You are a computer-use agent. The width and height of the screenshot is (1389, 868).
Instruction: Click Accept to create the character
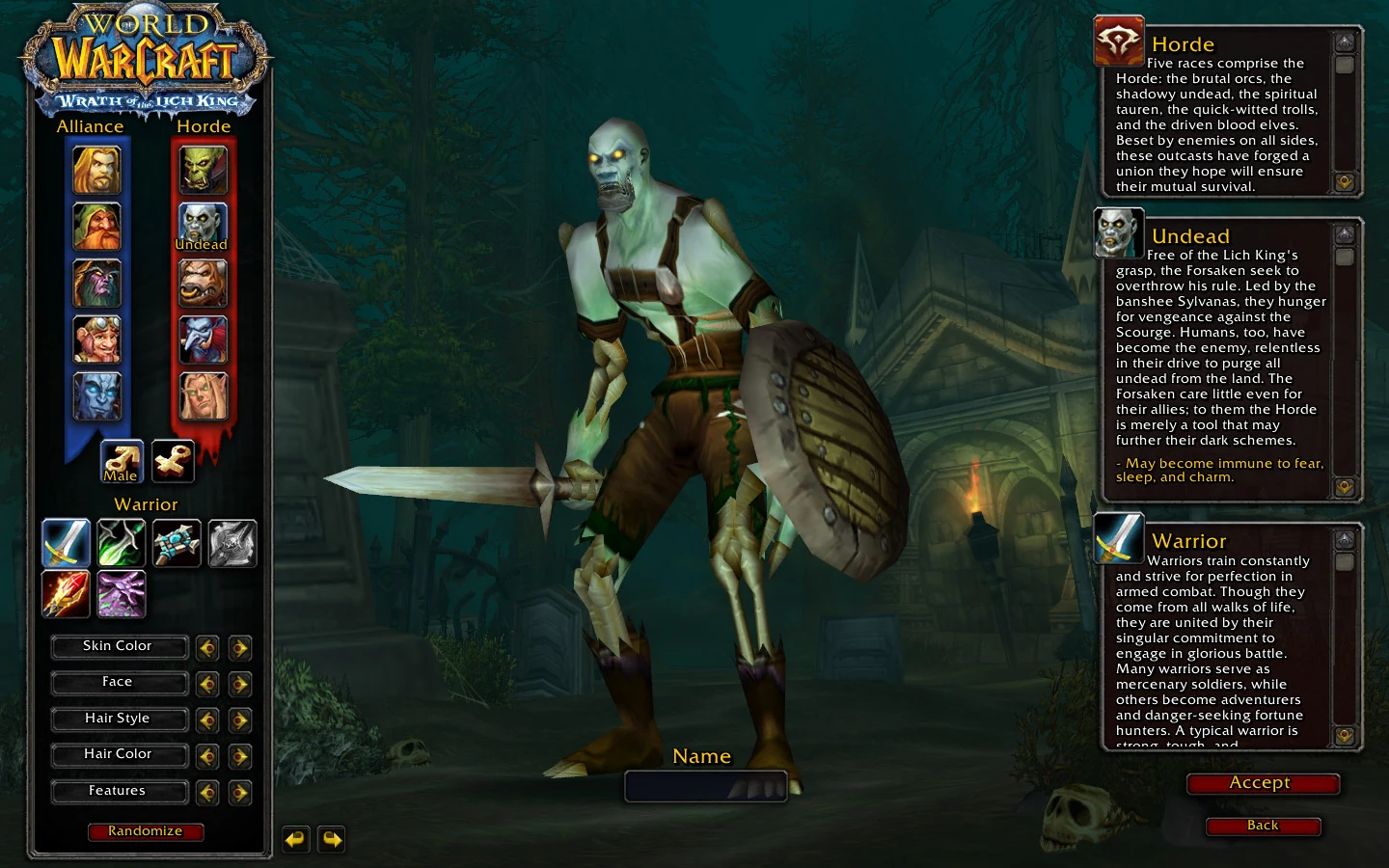tap(1263, 783)
